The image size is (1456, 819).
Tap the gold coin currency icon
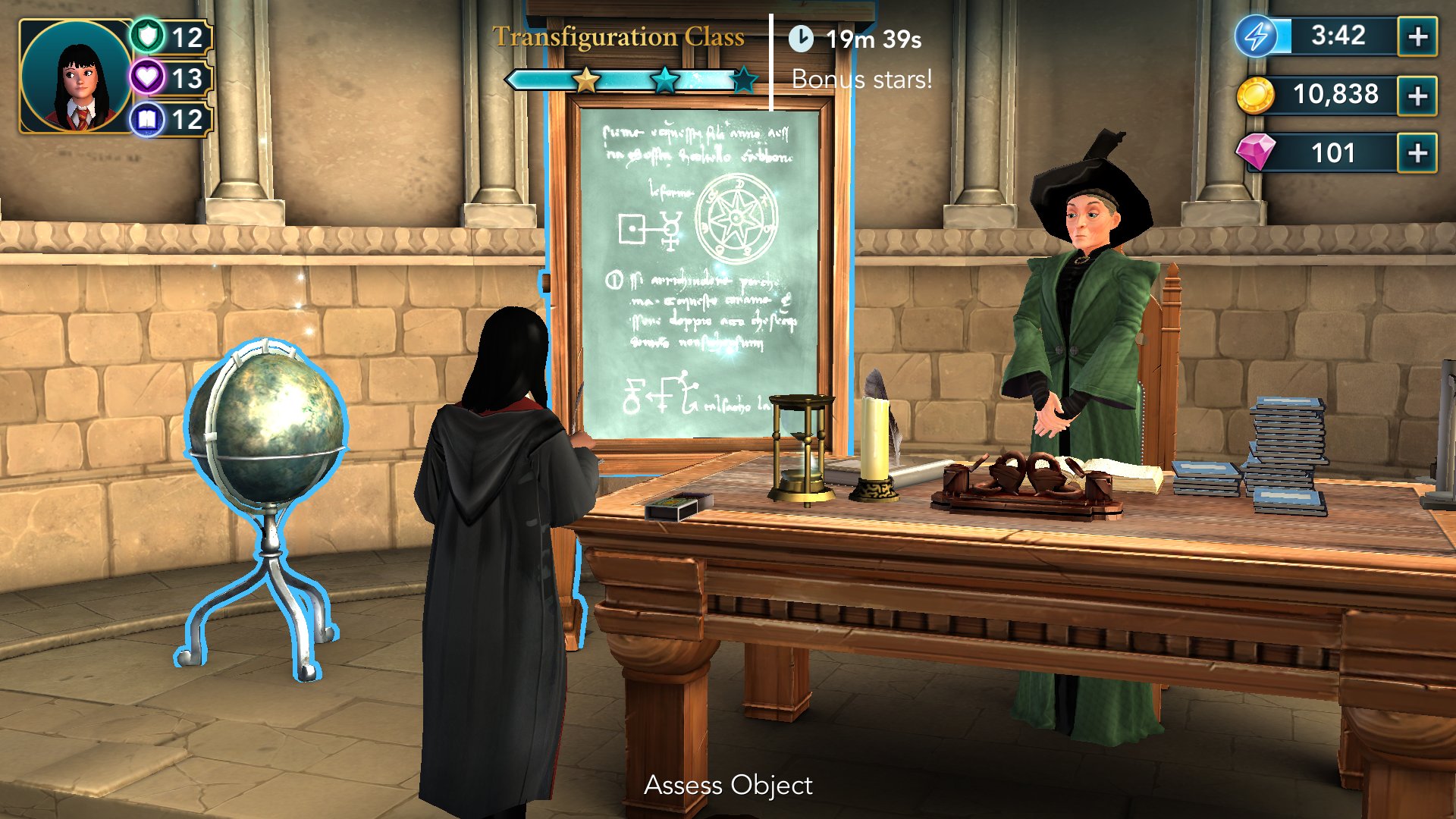point(1255,96)
